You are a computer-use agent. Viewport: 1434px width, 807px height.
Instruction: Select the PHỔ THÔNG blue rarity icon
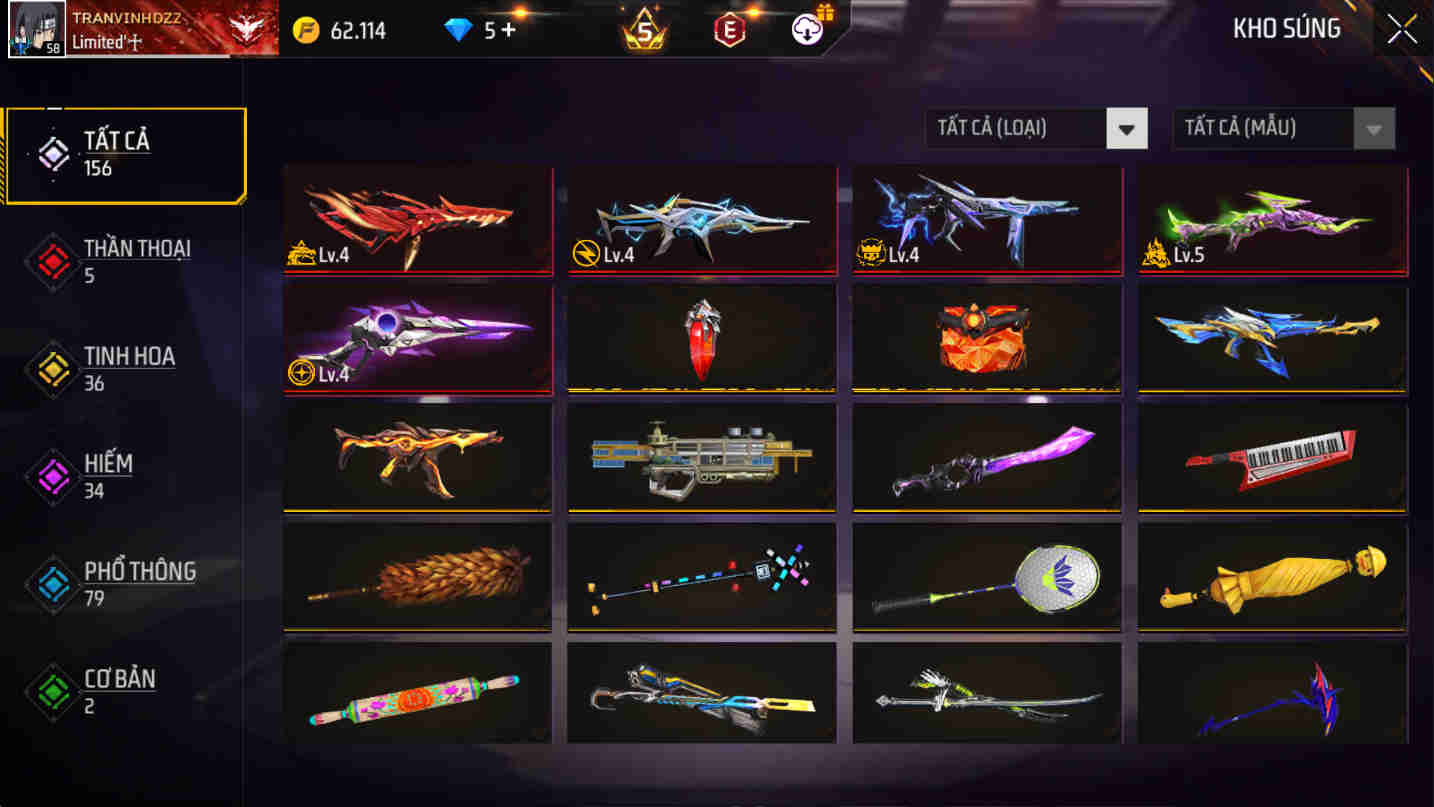tap(52, 583)
